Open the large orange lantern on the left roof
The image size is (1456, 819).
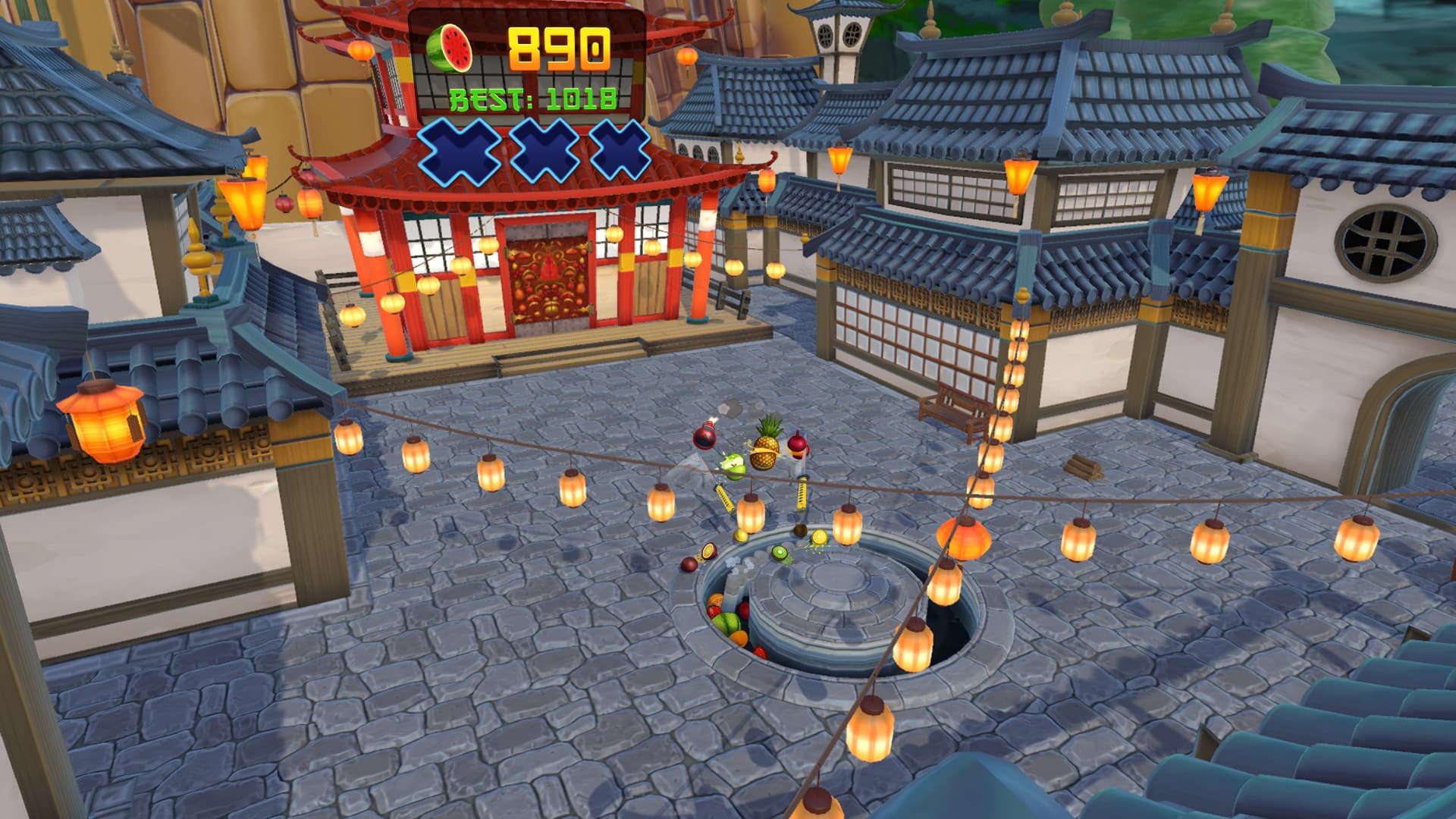(100, 421)
